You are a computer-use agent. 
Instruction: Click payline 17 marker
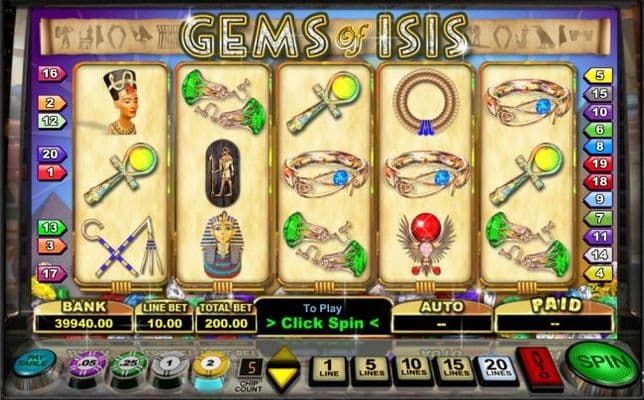(50, 273)
